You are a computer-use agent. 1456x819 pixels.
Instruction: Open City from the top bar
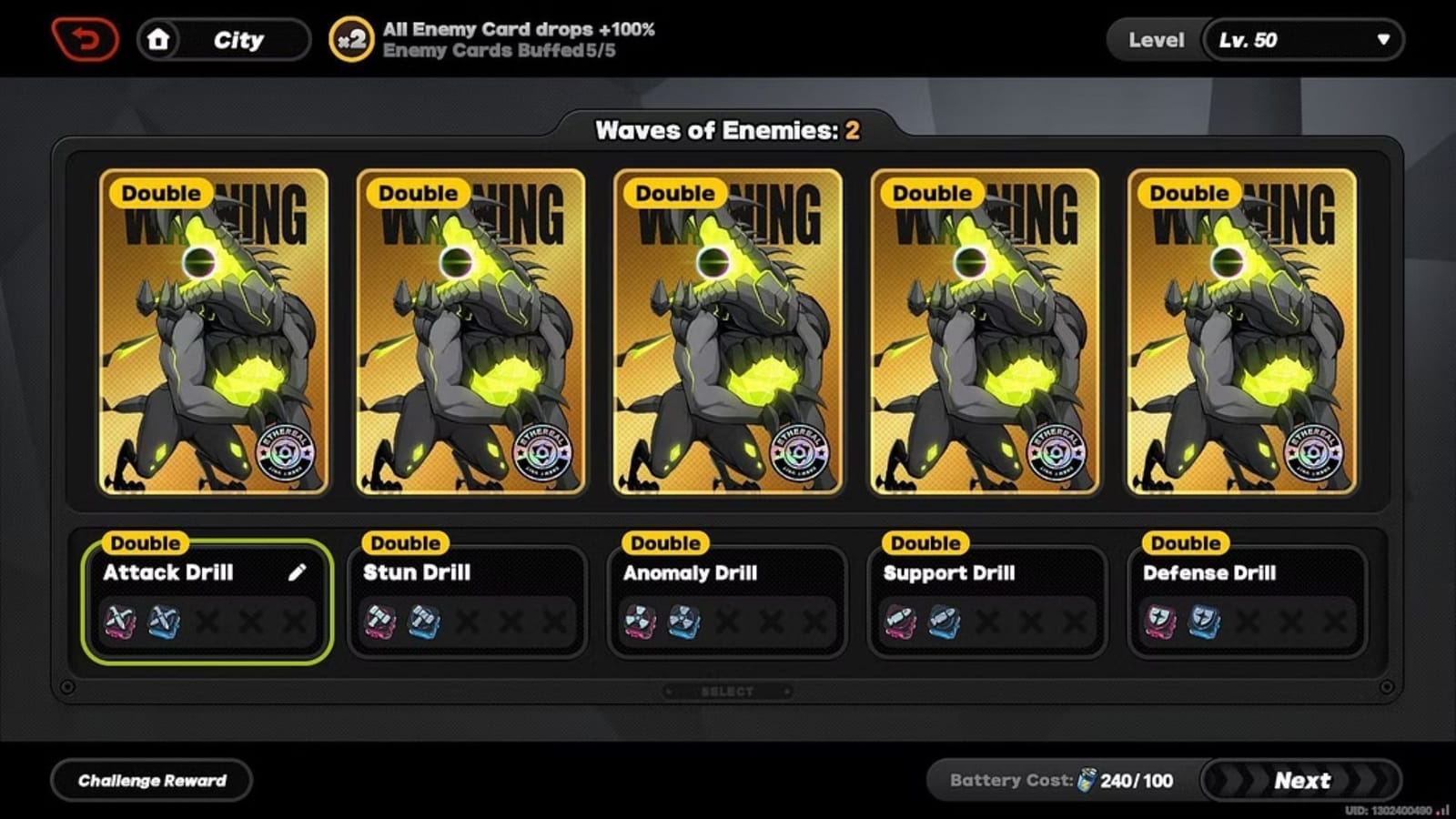(238, 39)
